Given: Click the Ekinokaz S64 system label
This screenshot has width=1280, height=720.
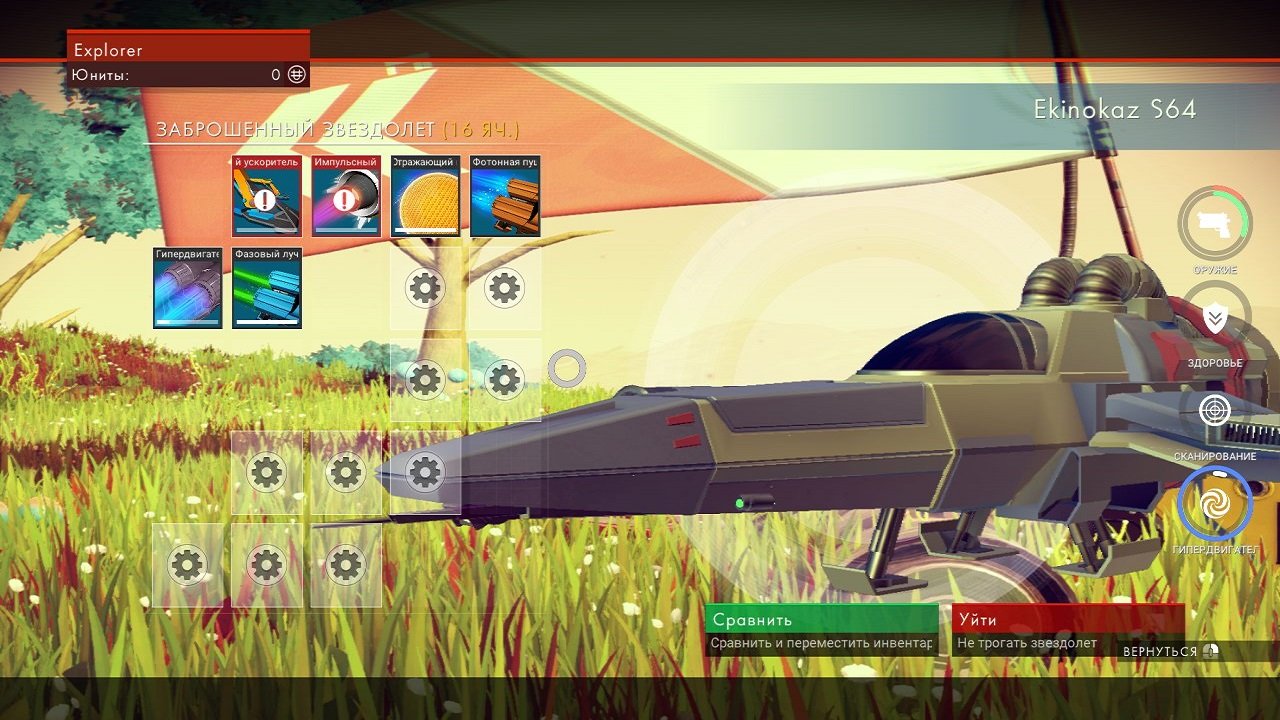Looking at the screenshot, I should [x=1113, y=110].
